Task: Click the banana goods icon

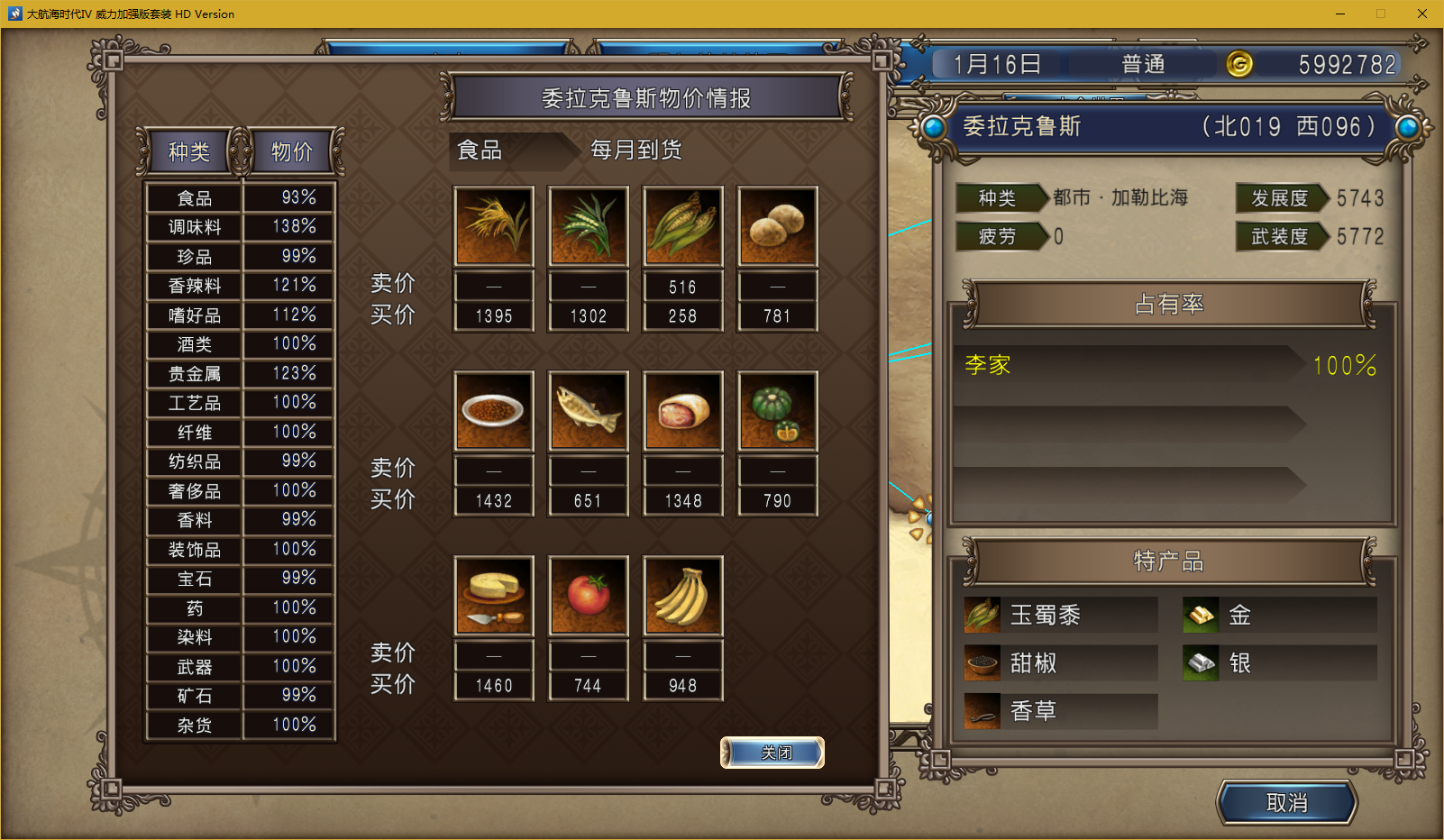Action: pyautogui.click(x=682, y=596)
